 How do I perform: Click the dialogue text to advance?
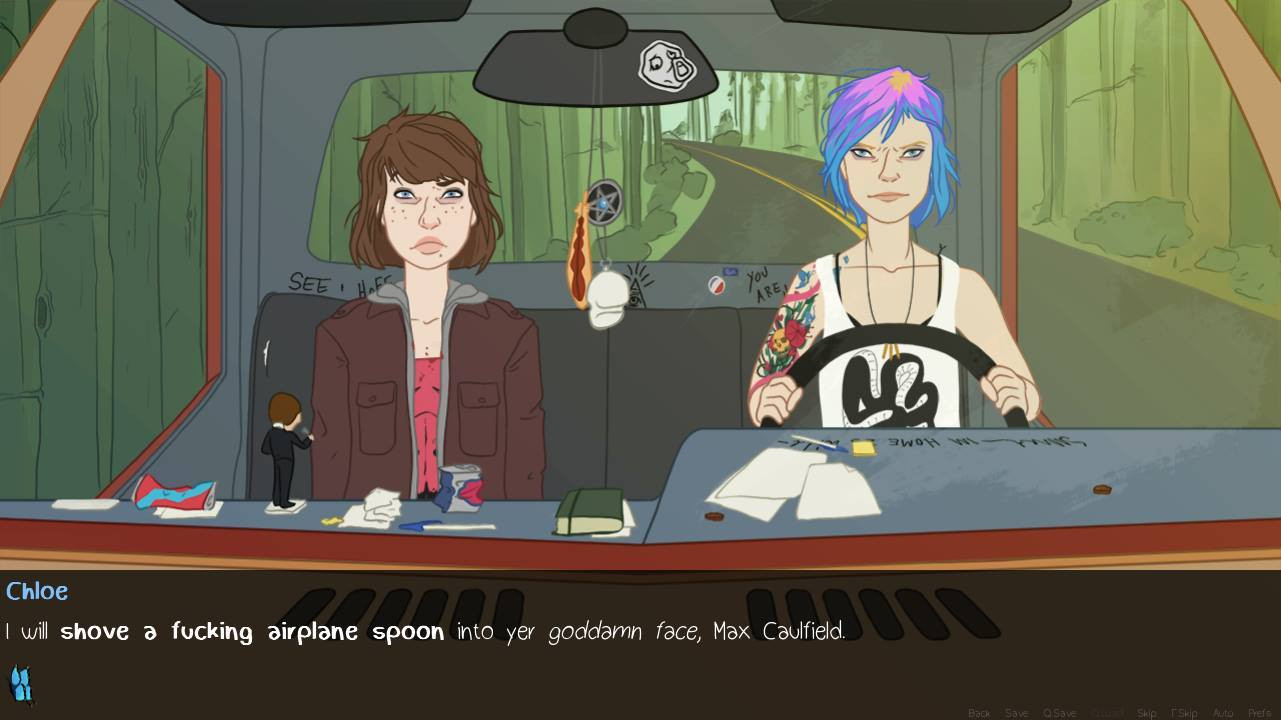pos(420,631)
